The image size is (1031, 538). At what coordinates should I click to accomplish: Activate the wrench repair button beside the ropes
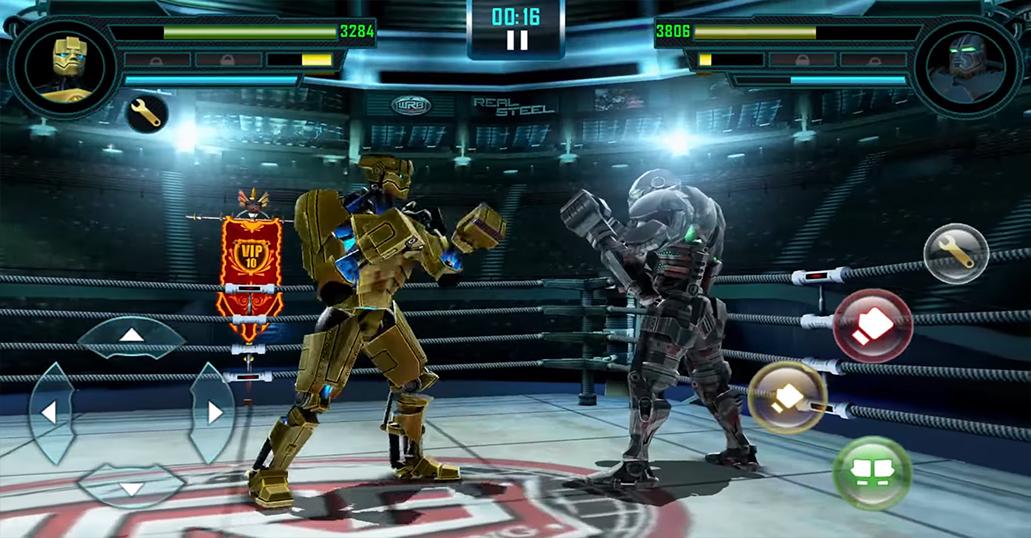point(955,253)
